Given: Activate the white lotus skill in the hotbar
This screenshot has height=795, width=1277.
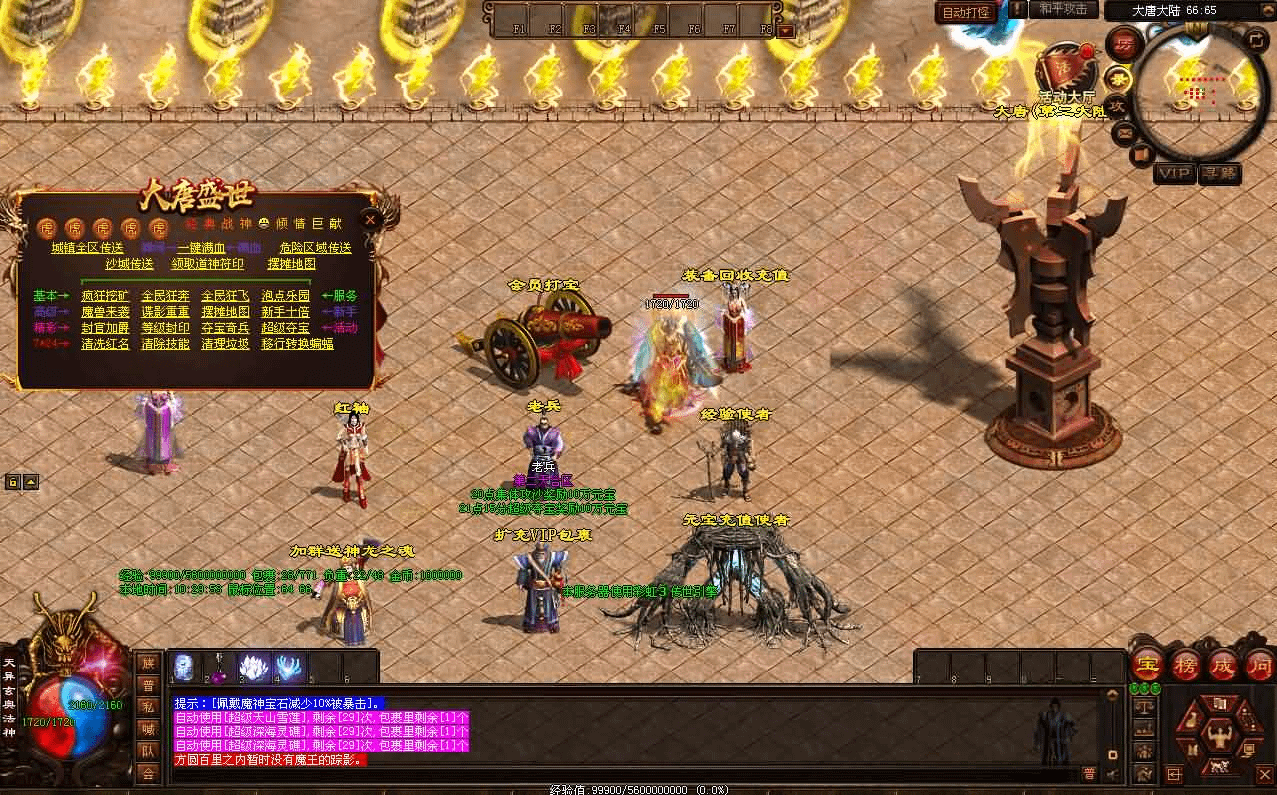Looking at the screenshot, I should 251,667.
